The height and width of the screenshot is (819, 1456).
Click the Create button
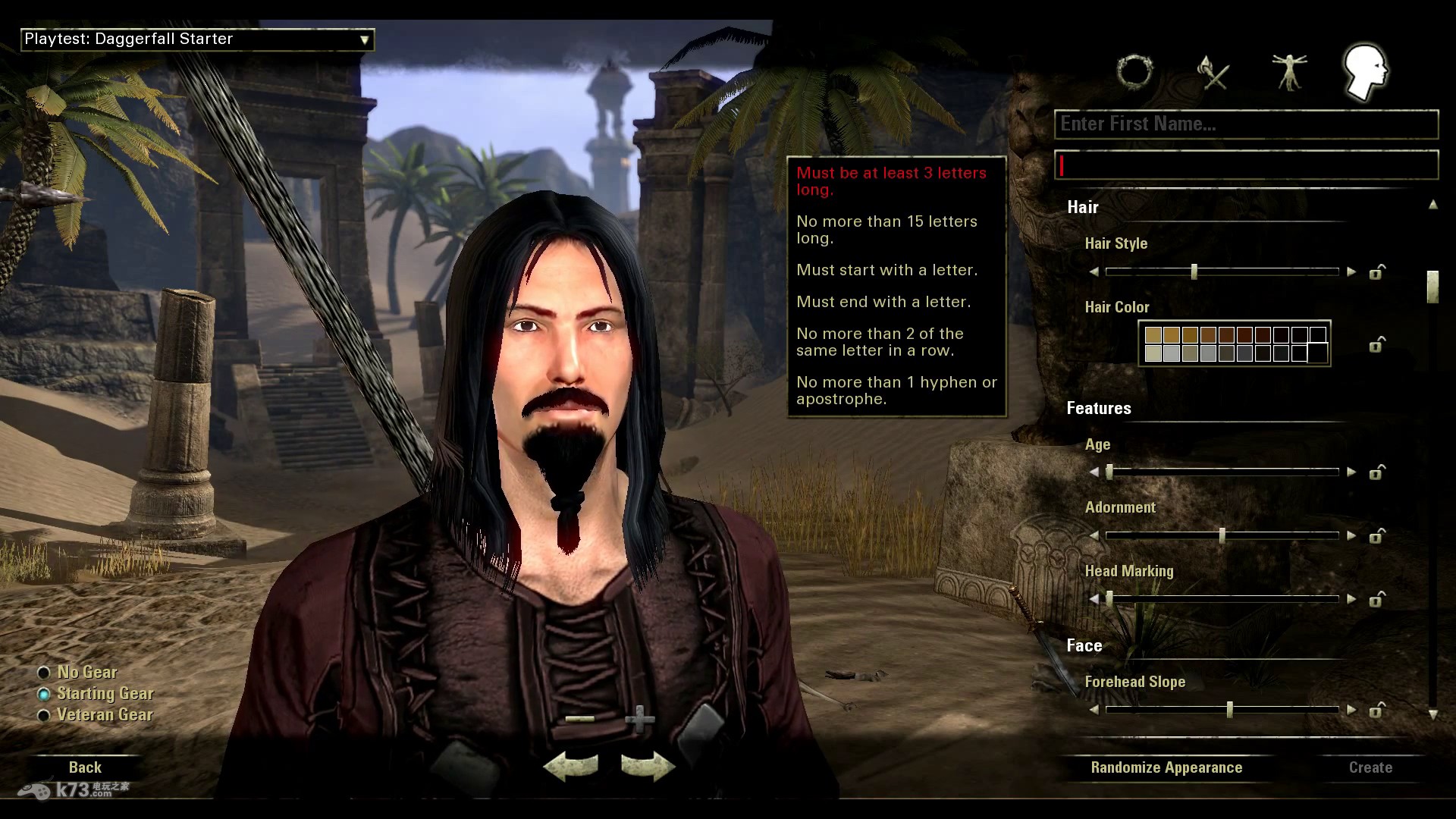click(x=1370, y=767)
